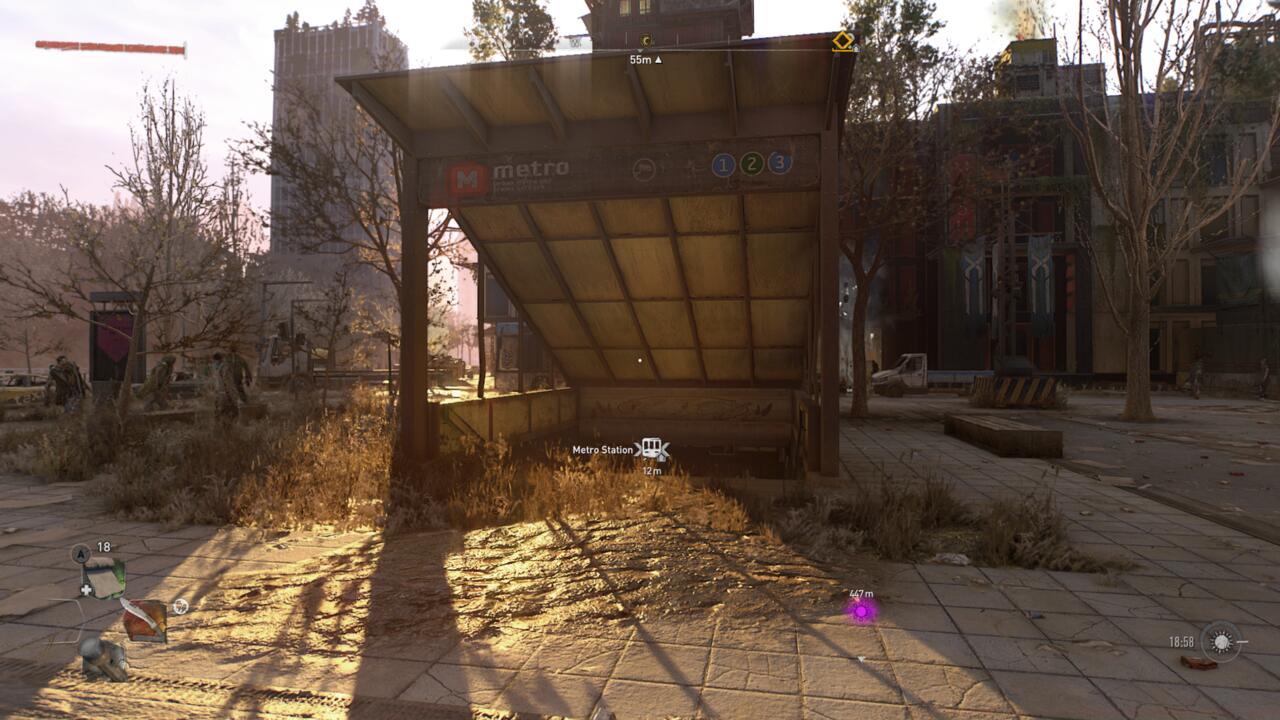Click the plus sign on the healing slot

click(x=86, y=590)
